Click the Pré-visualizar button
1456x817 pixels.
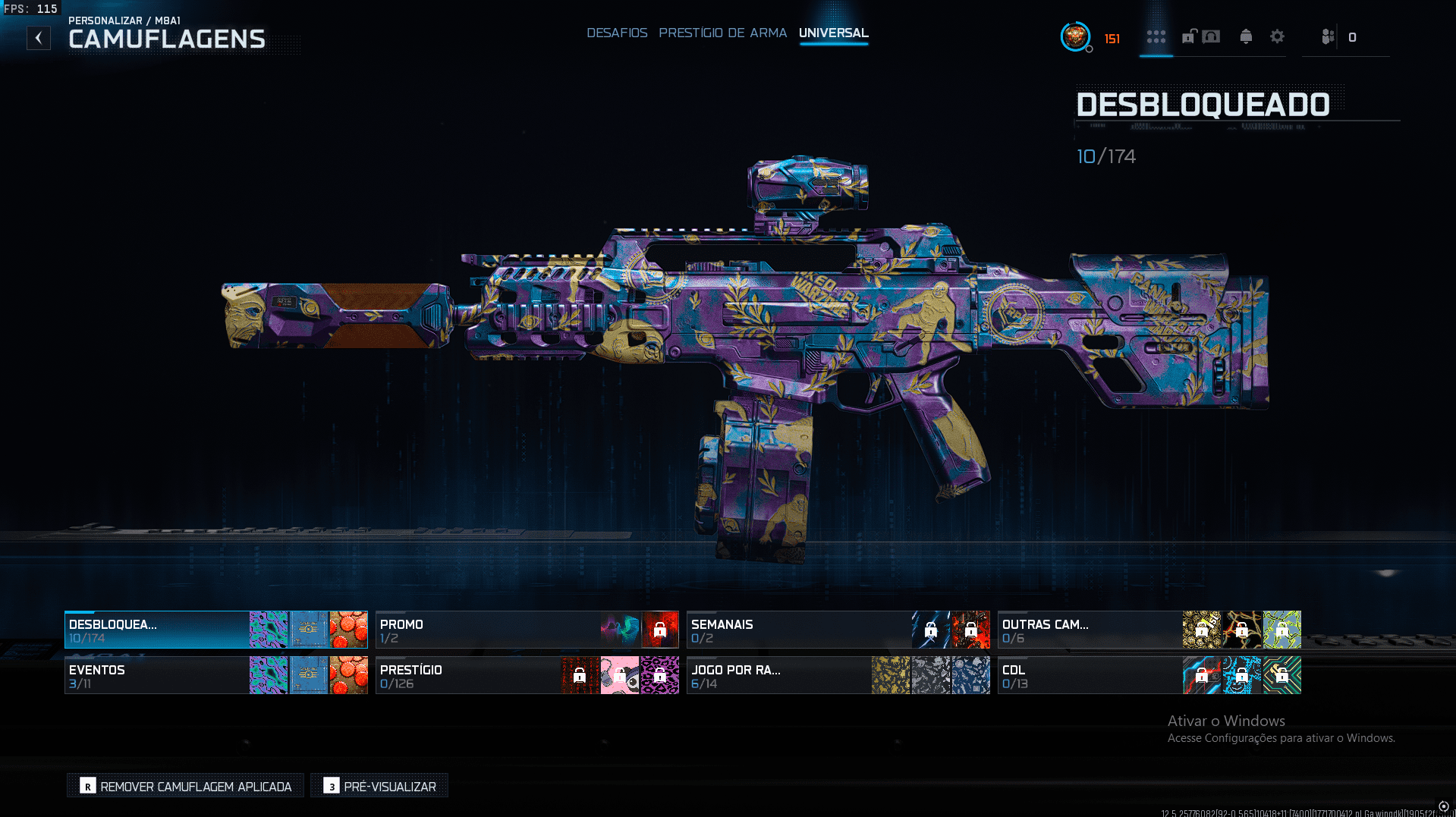pyautogui.click(x=379, y=786)
